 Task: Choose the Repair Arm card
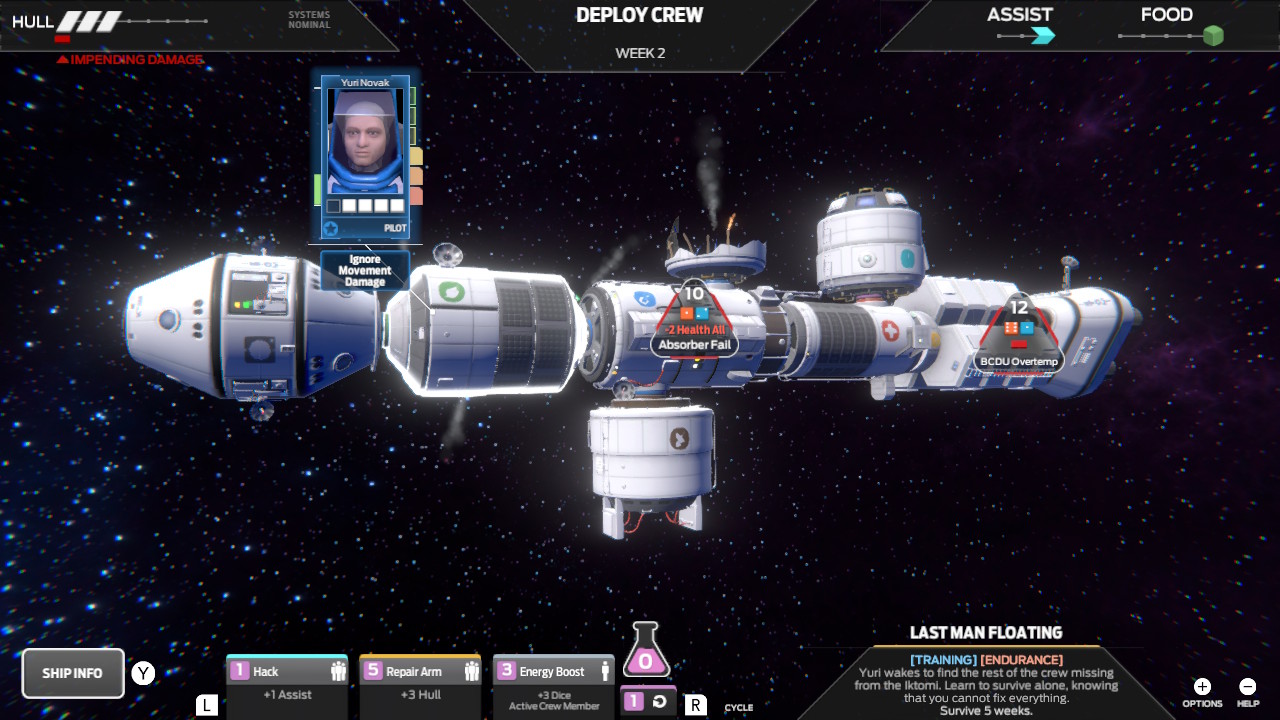(x=420, y=684)
